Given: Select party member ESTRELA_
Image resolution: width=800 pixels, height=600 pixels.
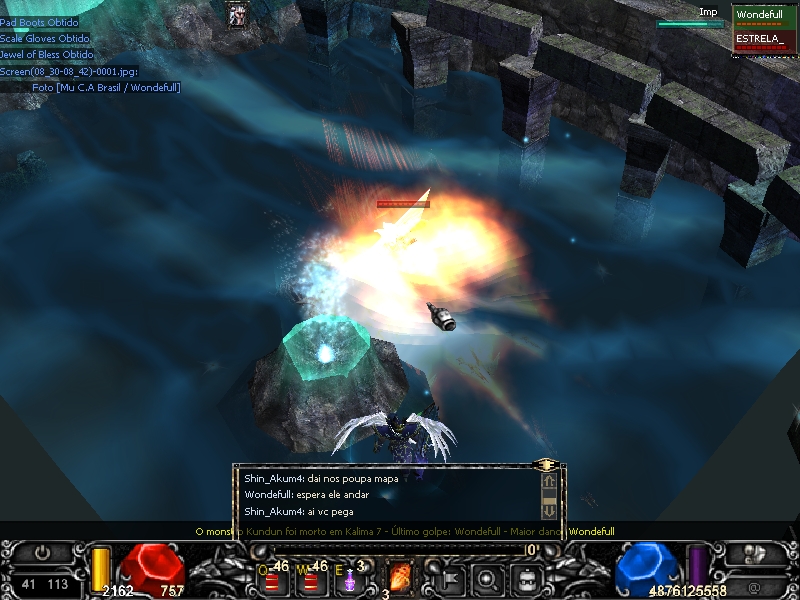Looking at the screenshot, I should click(x=765, y=40).
